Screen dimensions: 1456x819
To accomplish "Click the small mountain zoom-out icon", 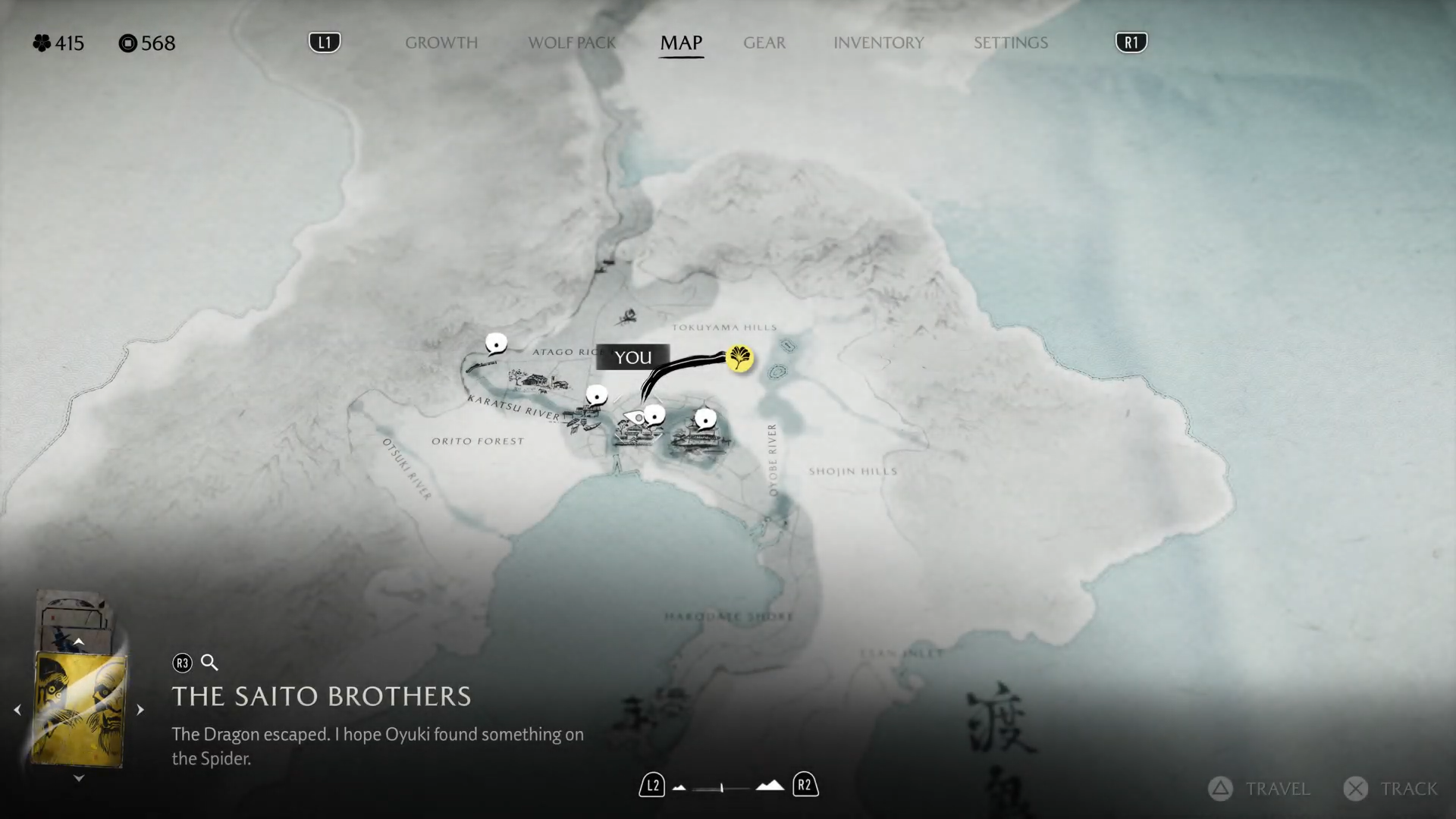I will [x=679, y=788].
